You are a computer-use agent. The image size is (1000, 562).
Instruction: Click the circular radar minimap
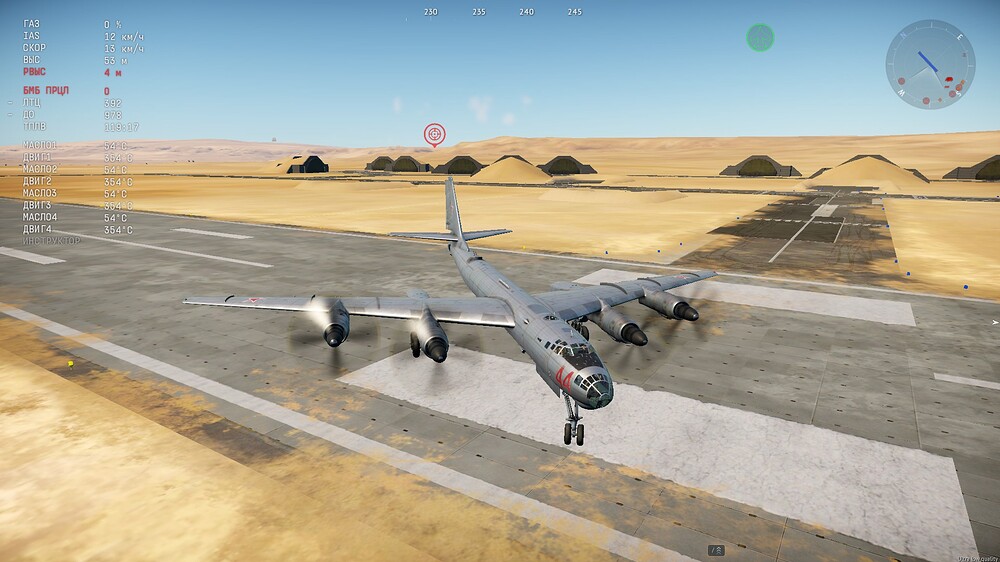(x=930, y=64)
